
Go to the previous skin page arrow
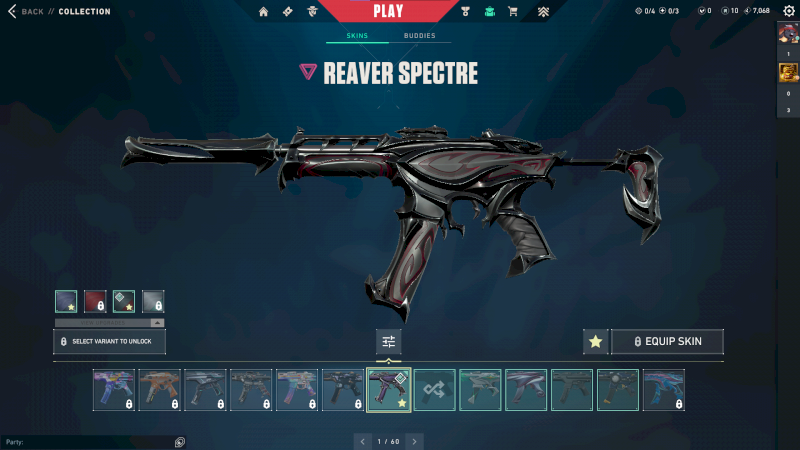click(x=361, y=441)
